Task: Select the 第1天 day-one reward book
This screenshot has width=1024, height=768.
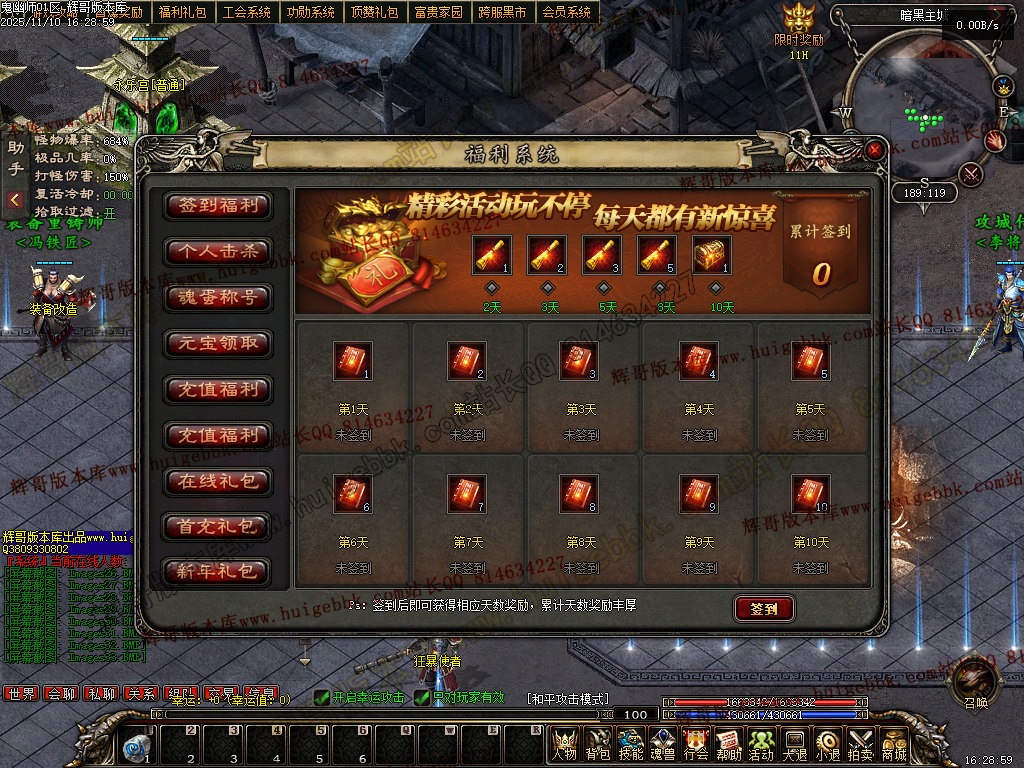Action: click(x=352, y=362)
